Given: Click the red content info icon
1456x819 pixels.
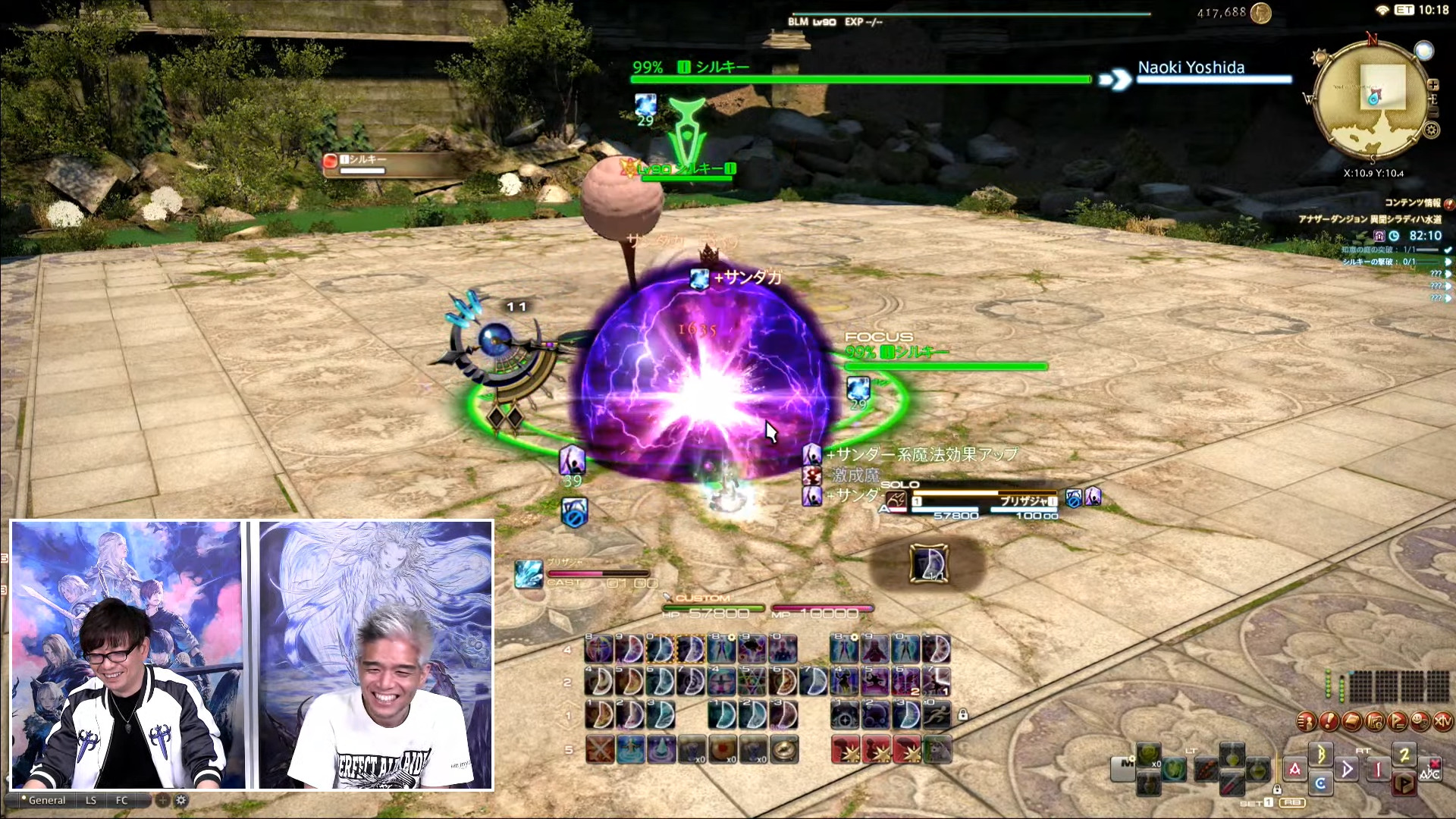Looking at the screenshot, I should click(x=1448, y=203).
